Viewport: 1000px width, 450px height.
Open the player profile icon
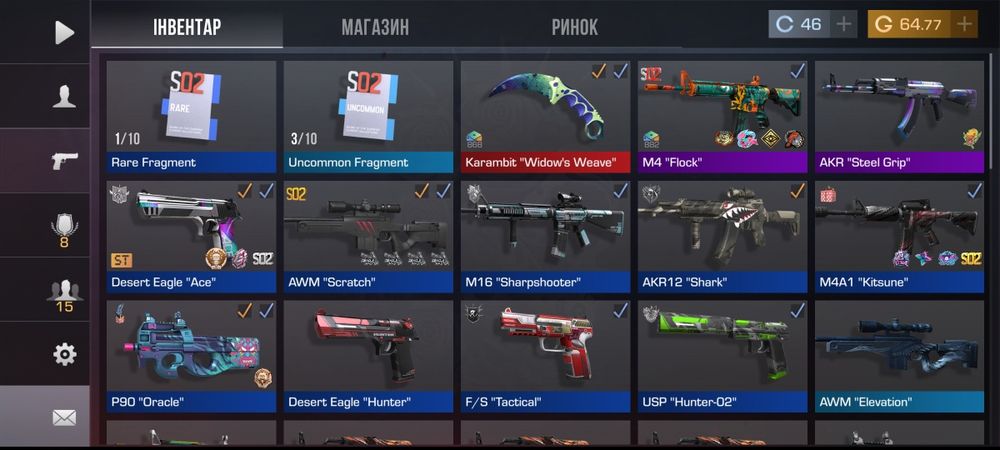(64, 96)
